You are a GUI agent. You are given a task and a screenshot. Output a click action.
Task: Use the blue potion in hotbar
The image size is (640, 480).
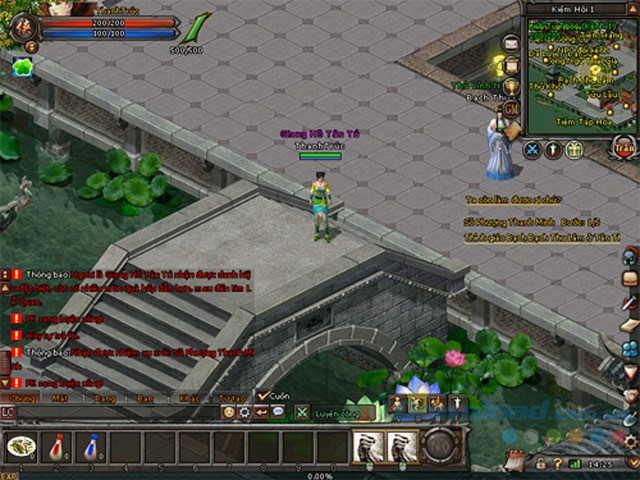(x=90, y=446)
